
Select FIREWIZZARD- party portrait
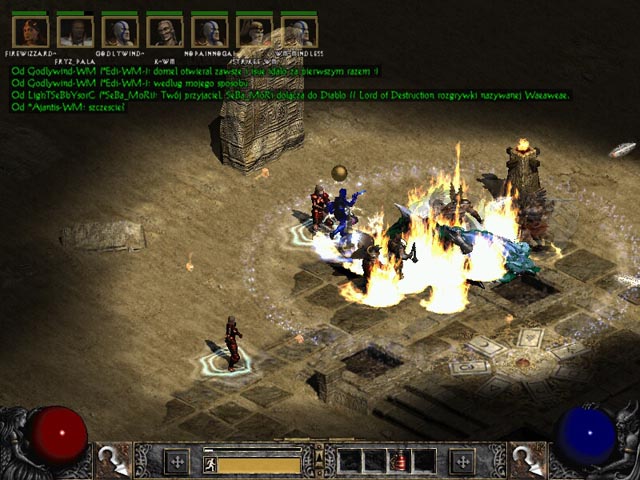[x=30, y=31]
